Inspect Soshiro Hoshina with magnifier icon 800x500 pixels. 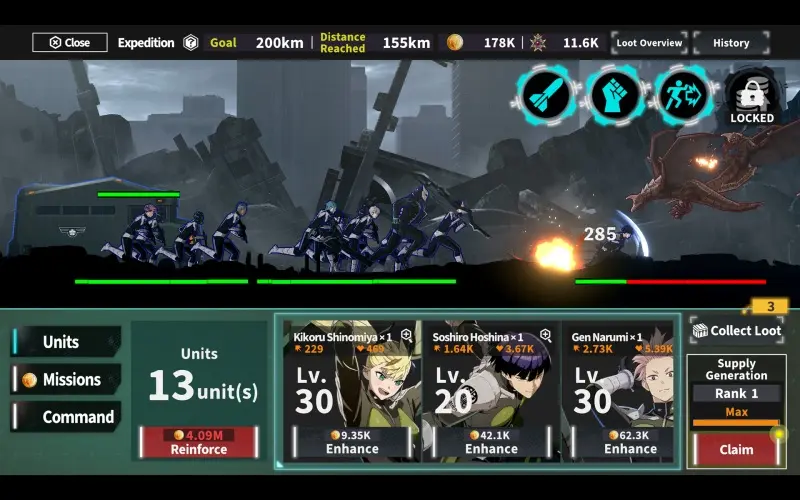pyautogui.click(x=546, y=336)
